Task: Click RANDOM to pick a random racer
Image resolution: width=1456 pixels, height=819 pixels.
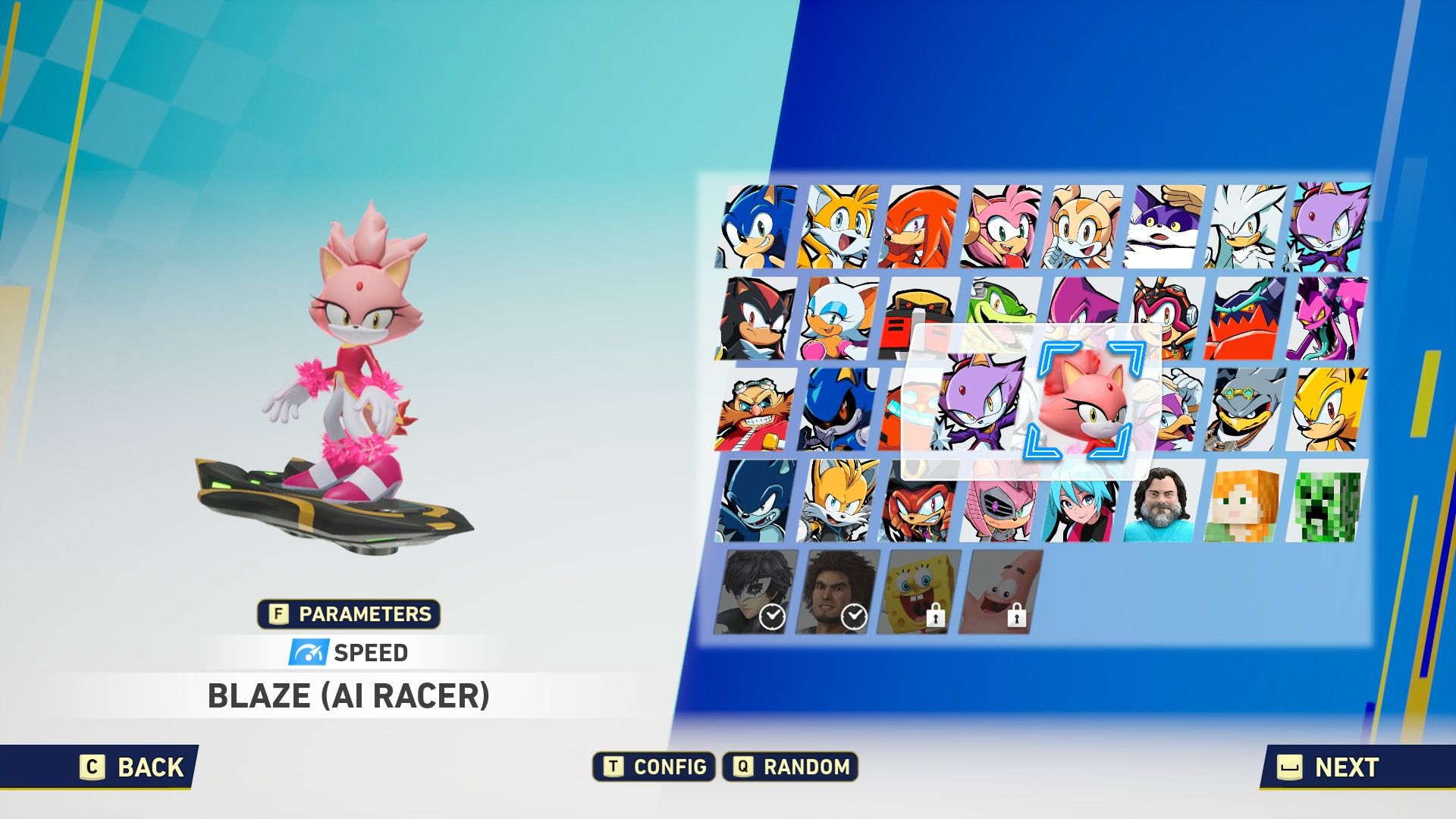Action: pyautogui.click(x=791, y=767)
